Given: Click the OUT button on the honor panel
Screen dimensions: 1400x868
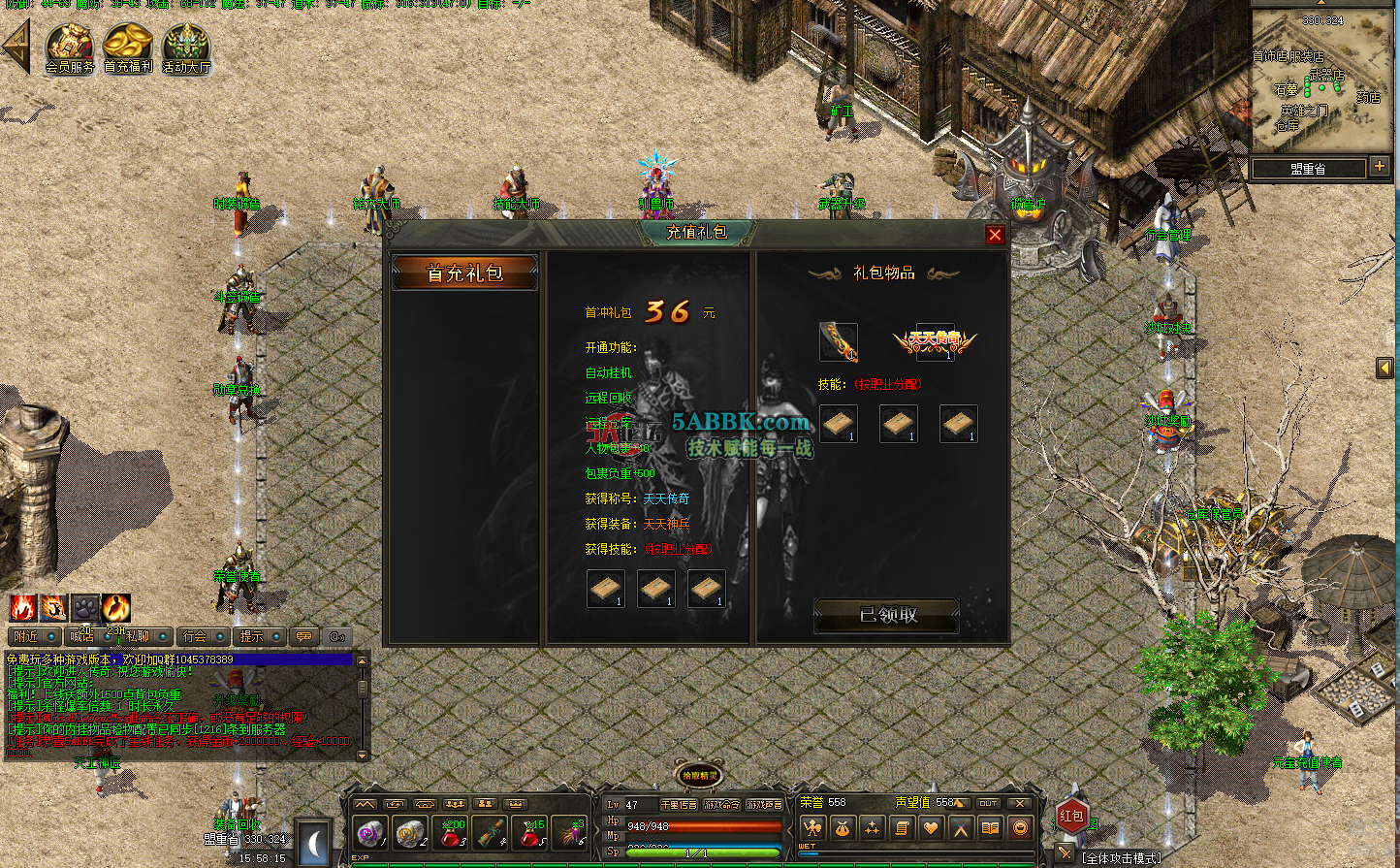Looking at the screenshot, I should [x=988, y=803].
